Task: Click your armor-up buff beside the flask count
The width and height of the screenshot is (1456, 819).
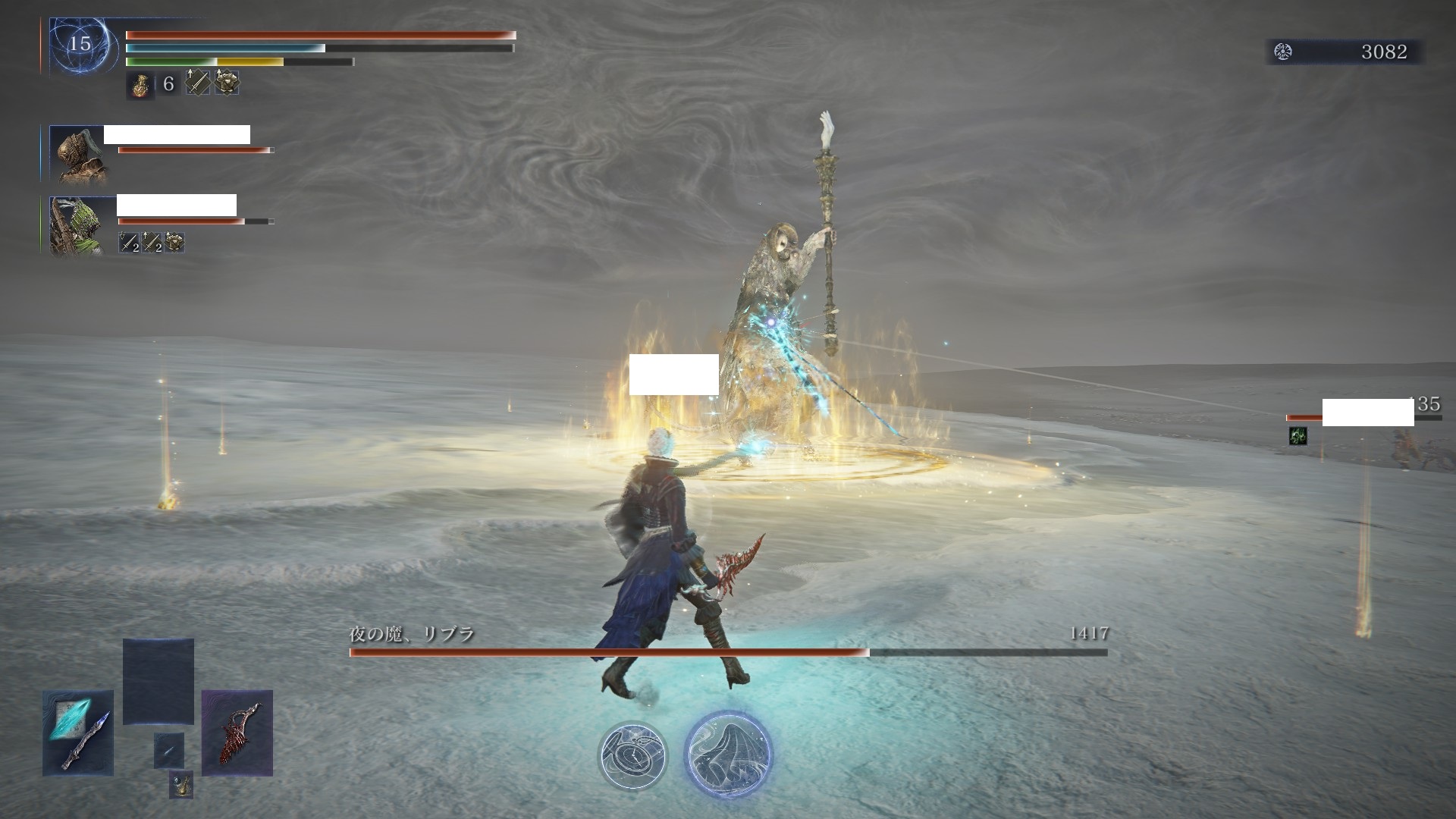Action: [226, 83]
